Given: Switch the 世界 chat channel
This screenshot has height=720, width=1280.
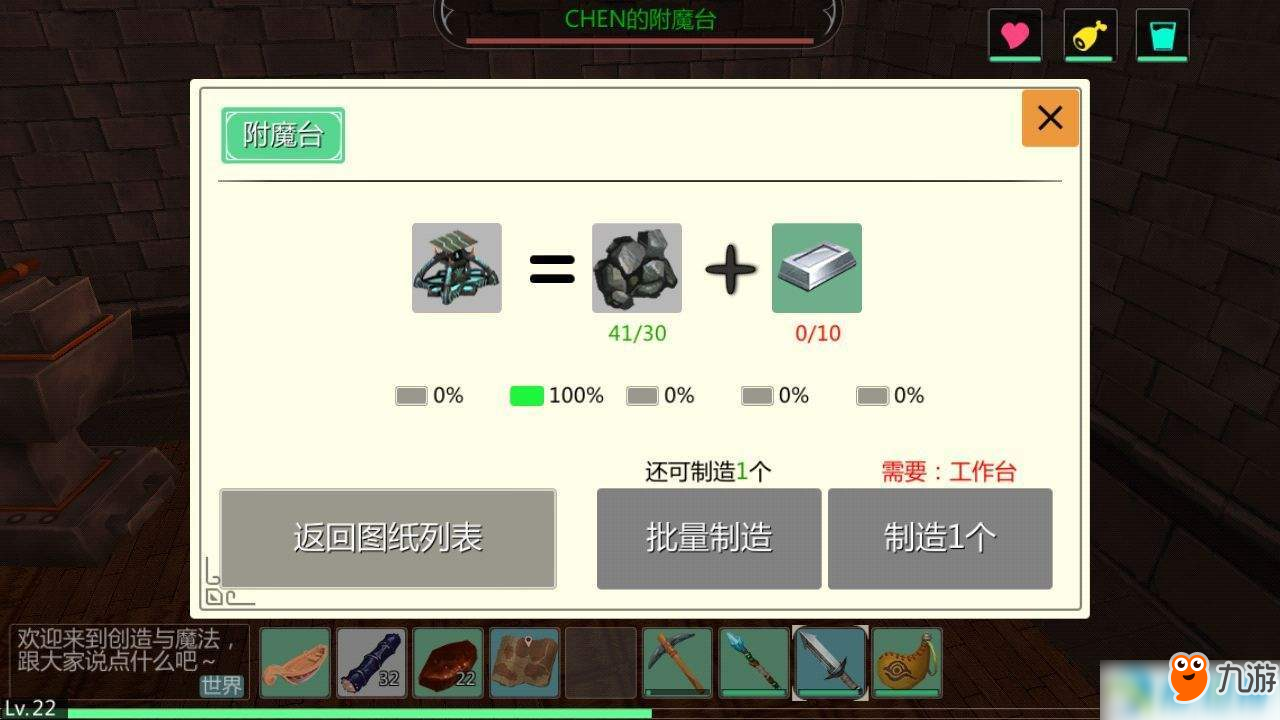Looking at the screenshot, I should point(222,687).
